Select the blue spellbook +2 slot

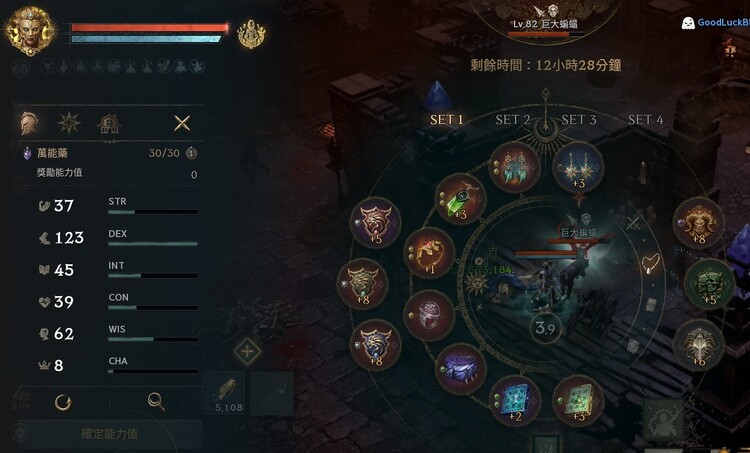click(515, 399)
